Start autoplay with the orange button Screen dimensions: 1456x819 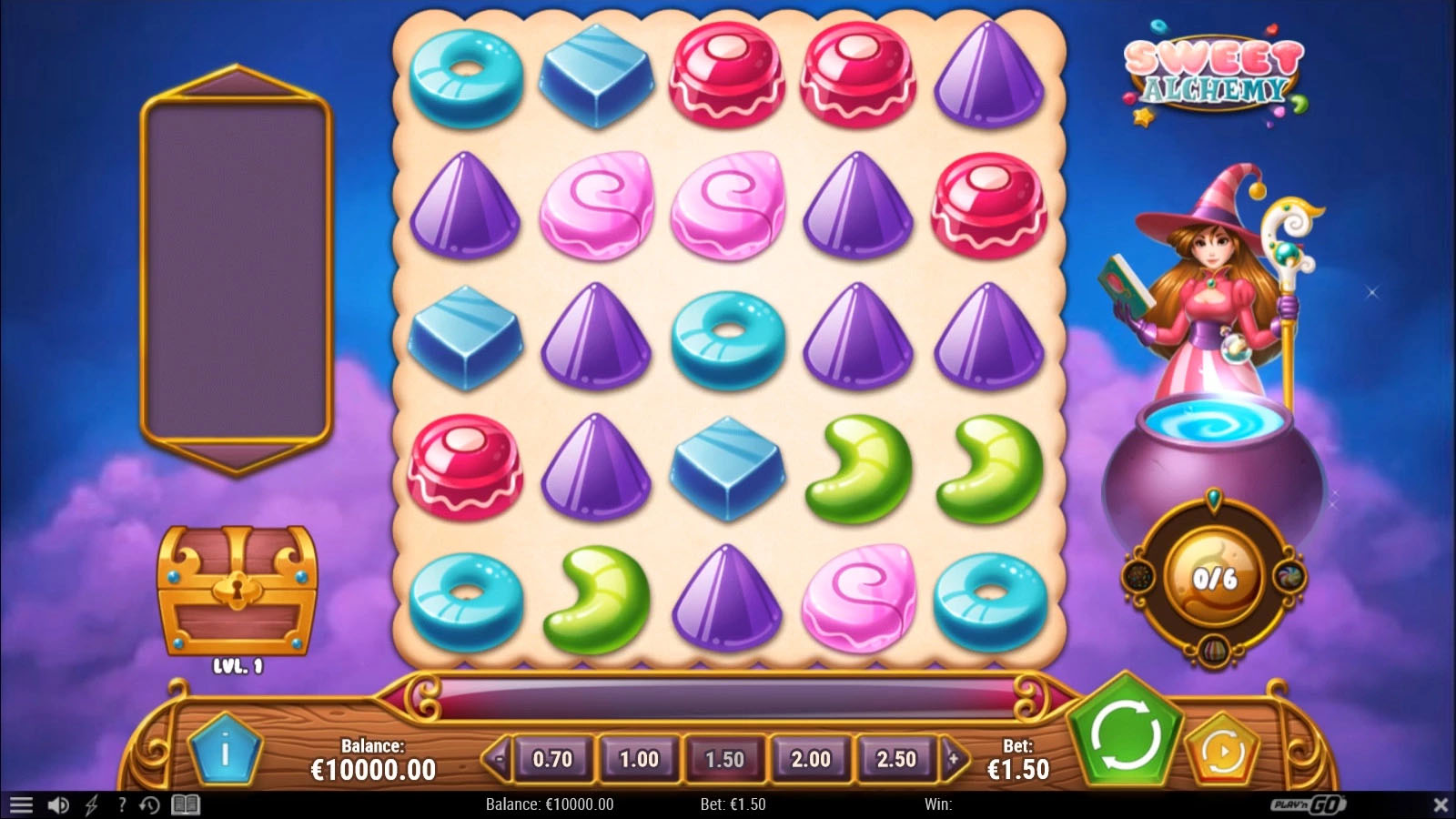point(1223,752)
